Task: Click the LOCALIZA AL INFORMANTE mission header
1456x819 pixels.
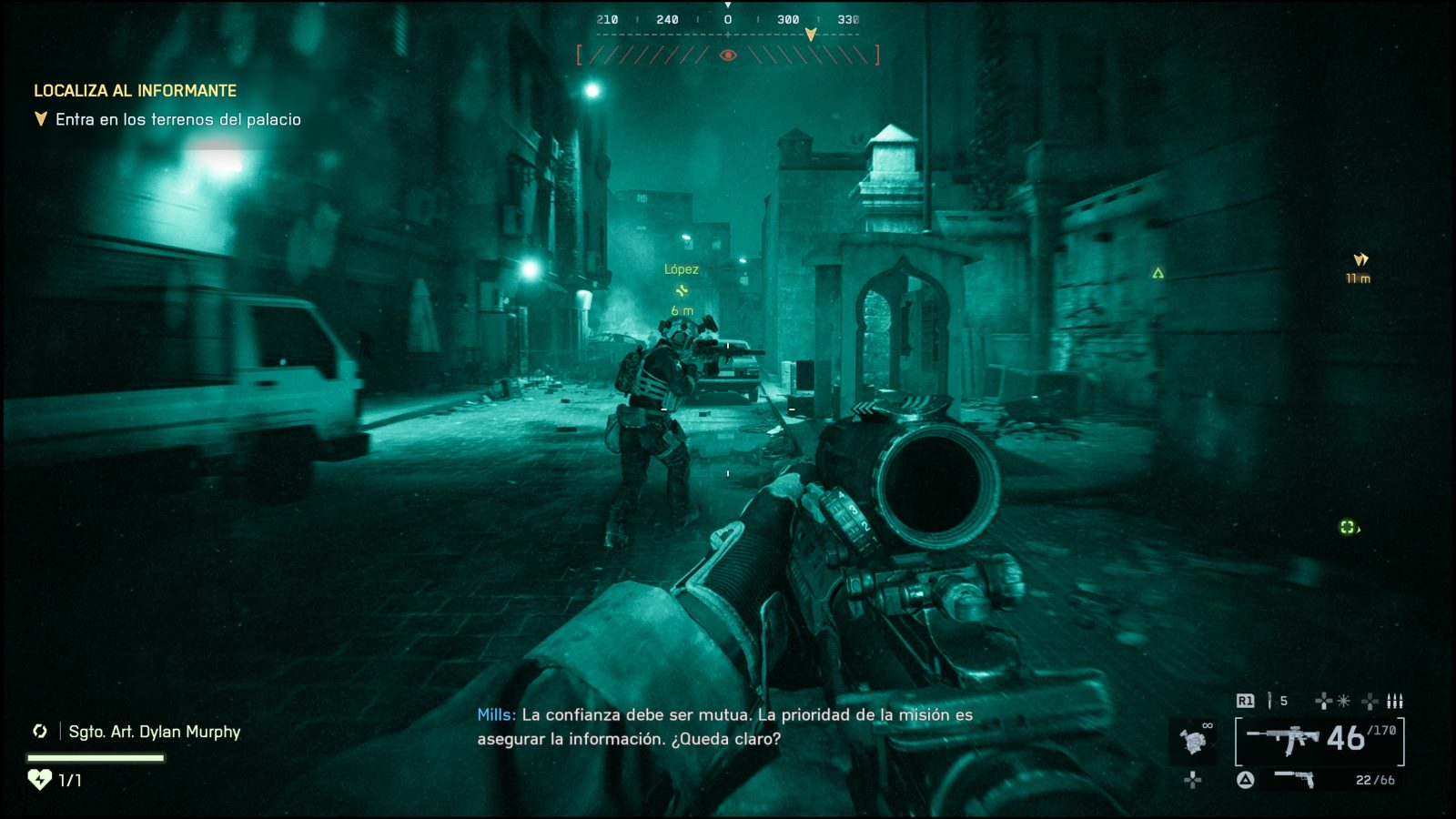Action: (x=136, y=90)
